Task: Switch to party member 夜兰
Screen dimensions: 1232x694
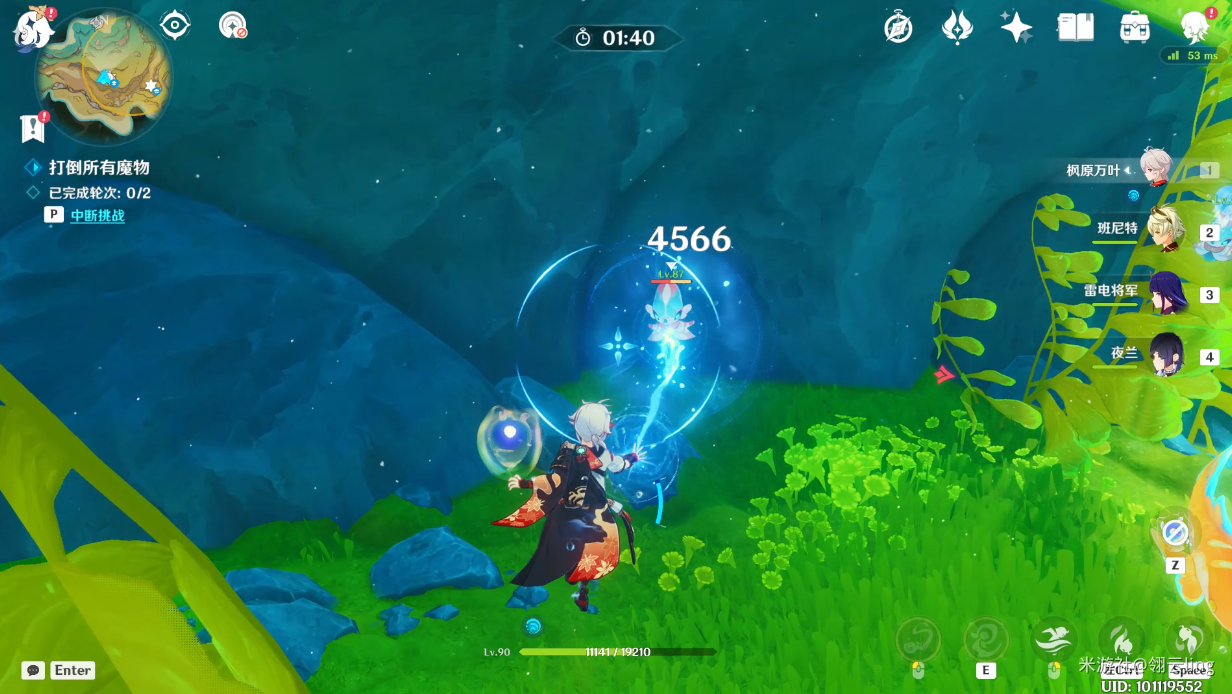Action: (x=1165, y=354)
